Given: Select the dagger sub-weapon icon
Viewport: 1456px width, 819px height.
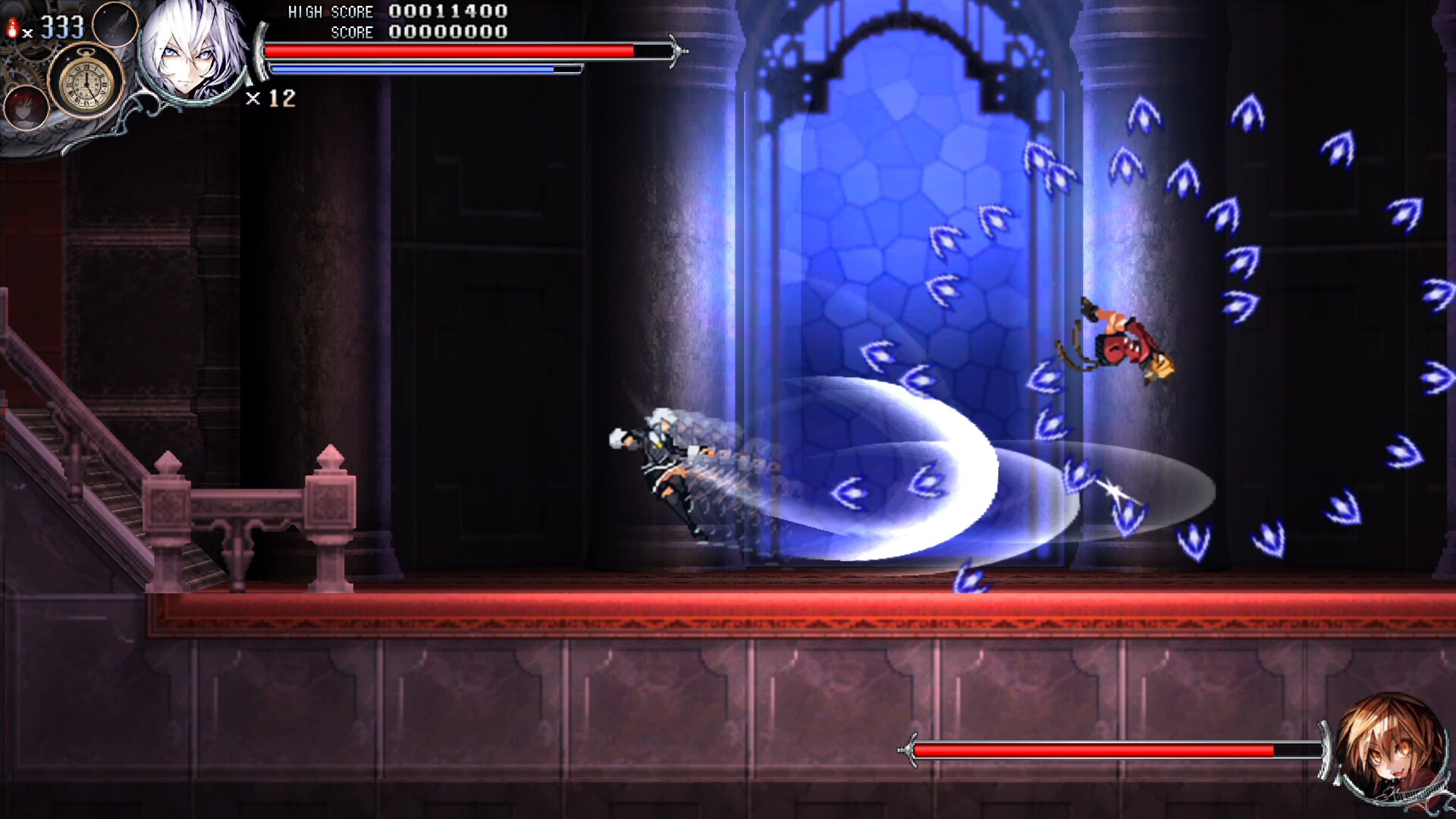Looking at the screenshot, I should 115,25.
